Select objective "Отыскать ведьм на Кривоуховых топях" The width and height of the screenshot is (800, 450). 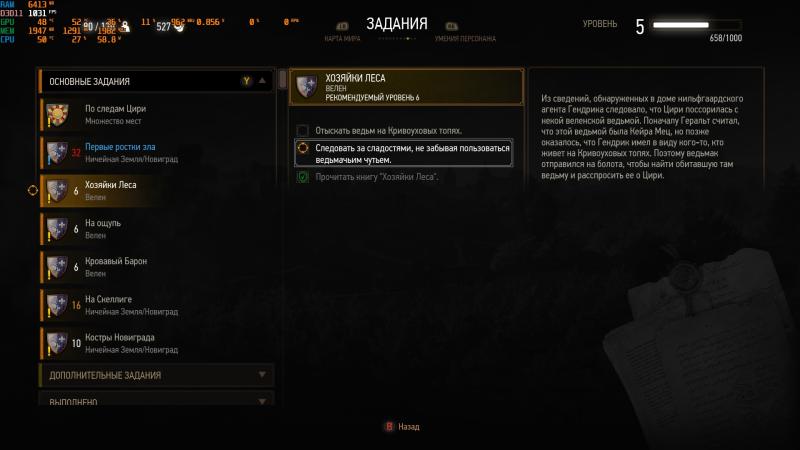(386, 131)
